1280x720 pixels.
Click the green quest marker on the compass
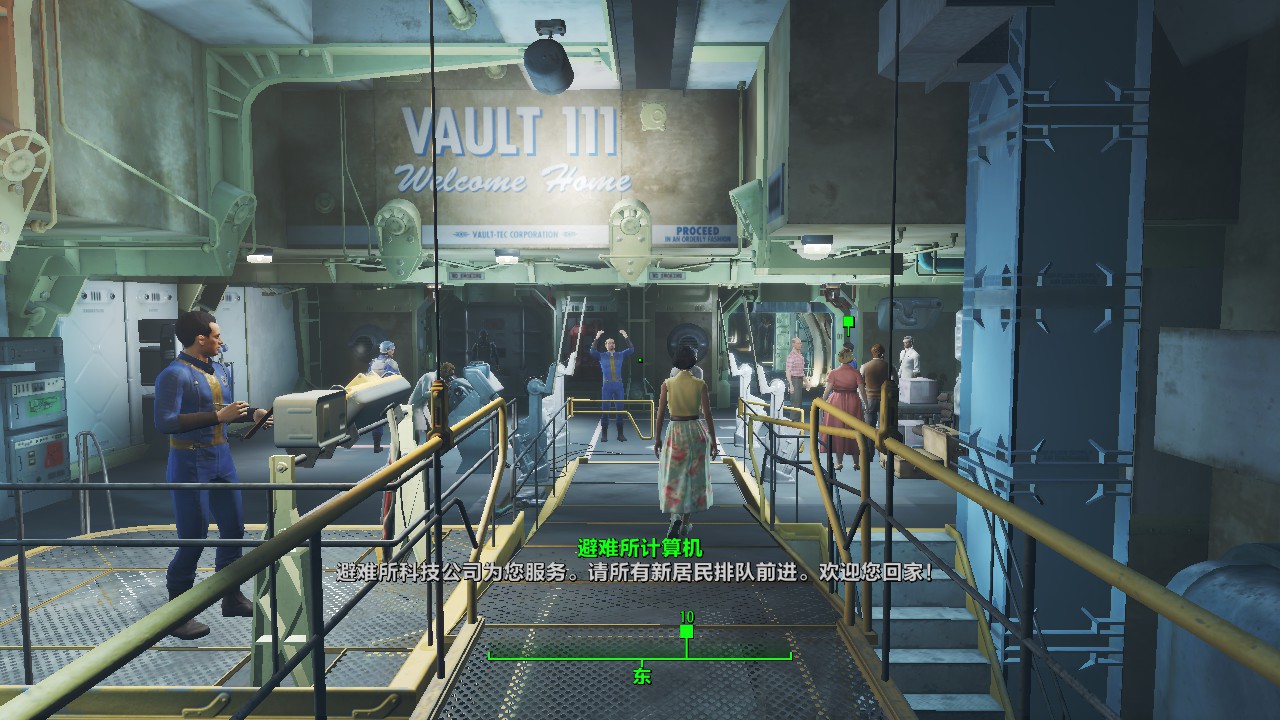pos(686,631)
